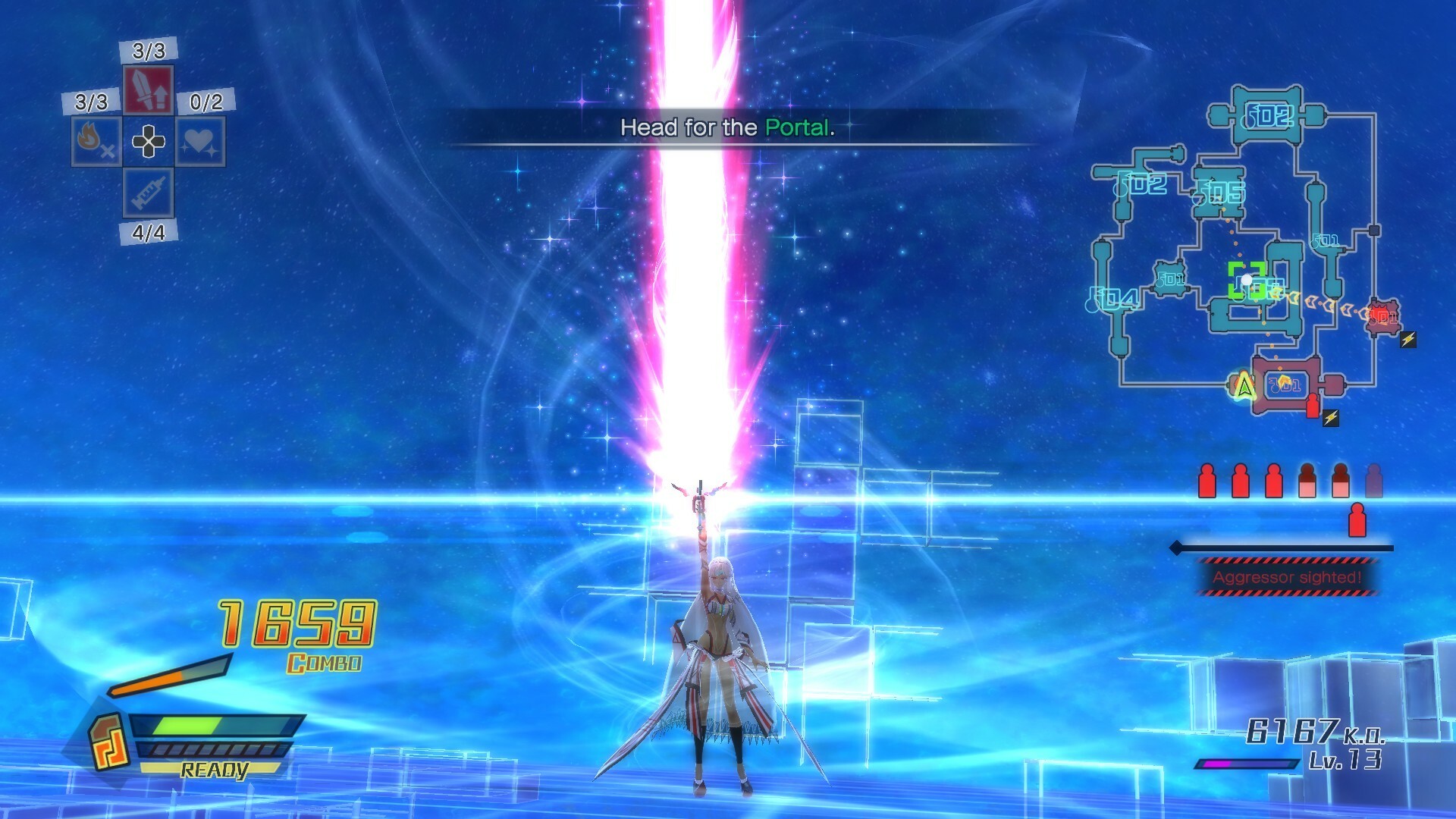1456x819 pixels.
Task: Click the Head for the Portal objective banner
Action: point(726,127)
